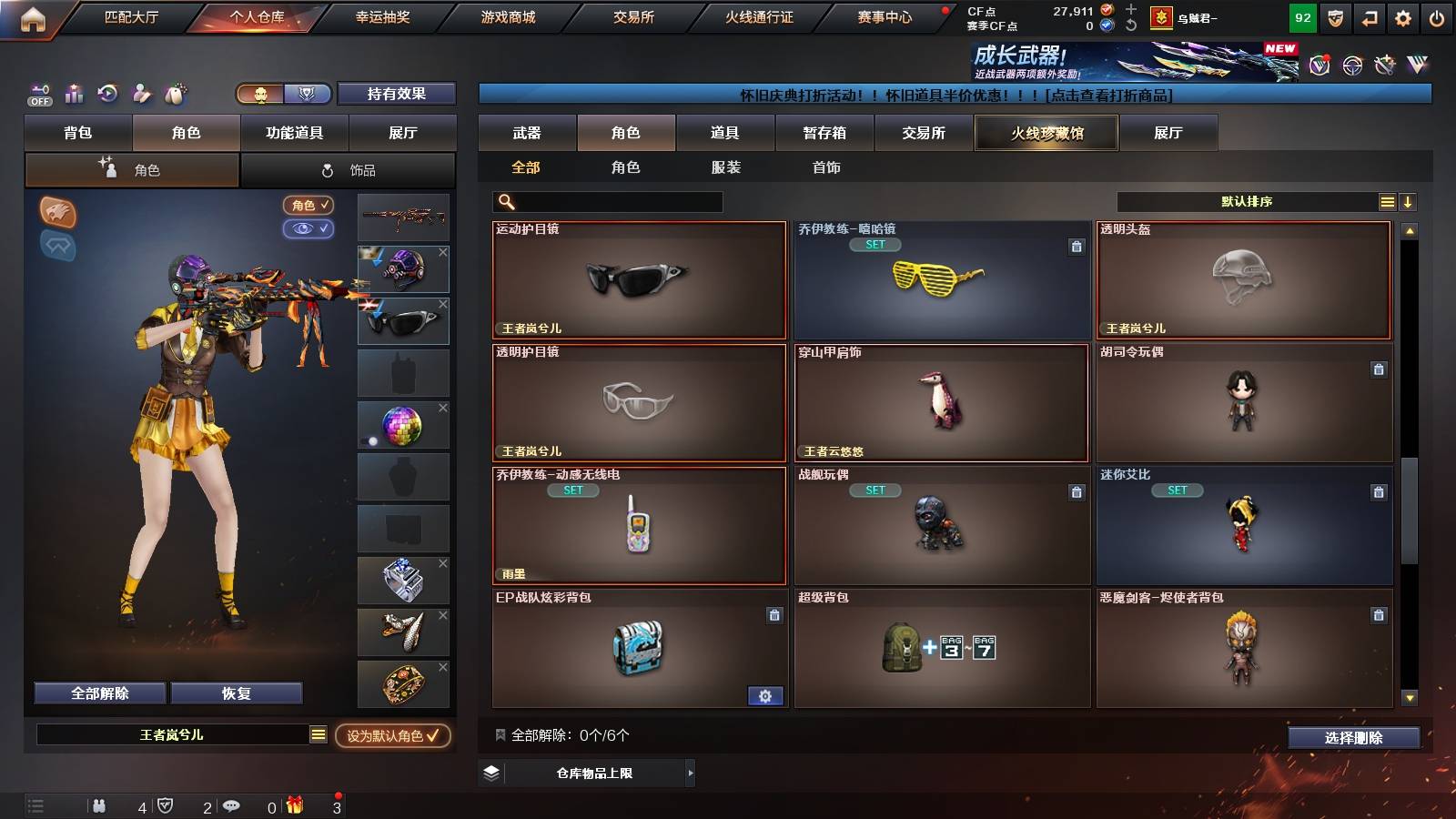
Task: Click the 选择删除 button at the bottom right
Action: (x=1352, y=738)
